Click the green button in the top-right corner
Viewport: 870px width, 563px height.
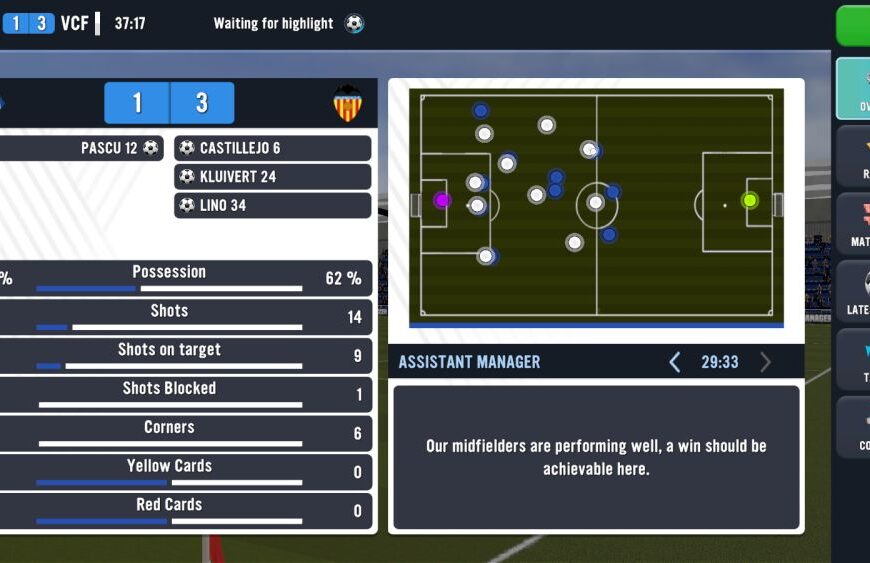pos(853,25)
